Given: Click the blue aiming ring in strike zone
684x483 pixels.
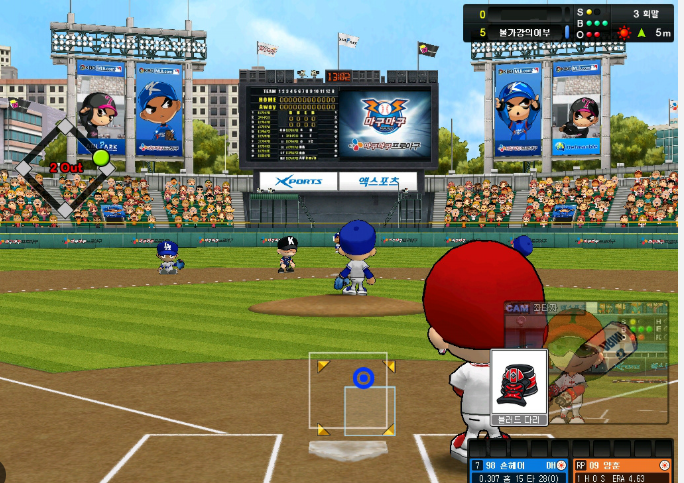Looking at the screenshot, I should (x=363, y=378).
